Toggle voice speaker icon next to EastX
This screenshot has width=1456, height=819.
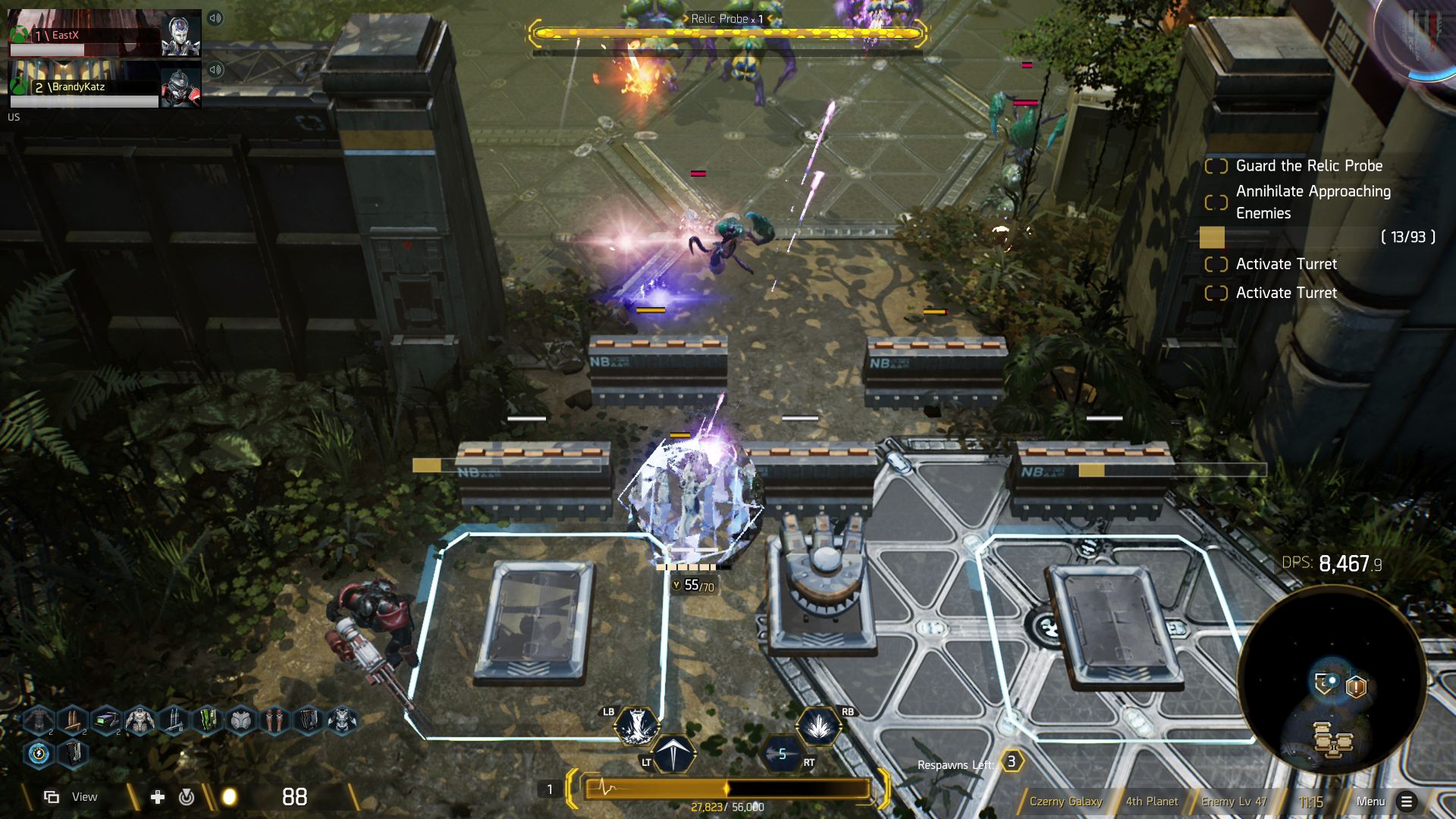[215, 18]
